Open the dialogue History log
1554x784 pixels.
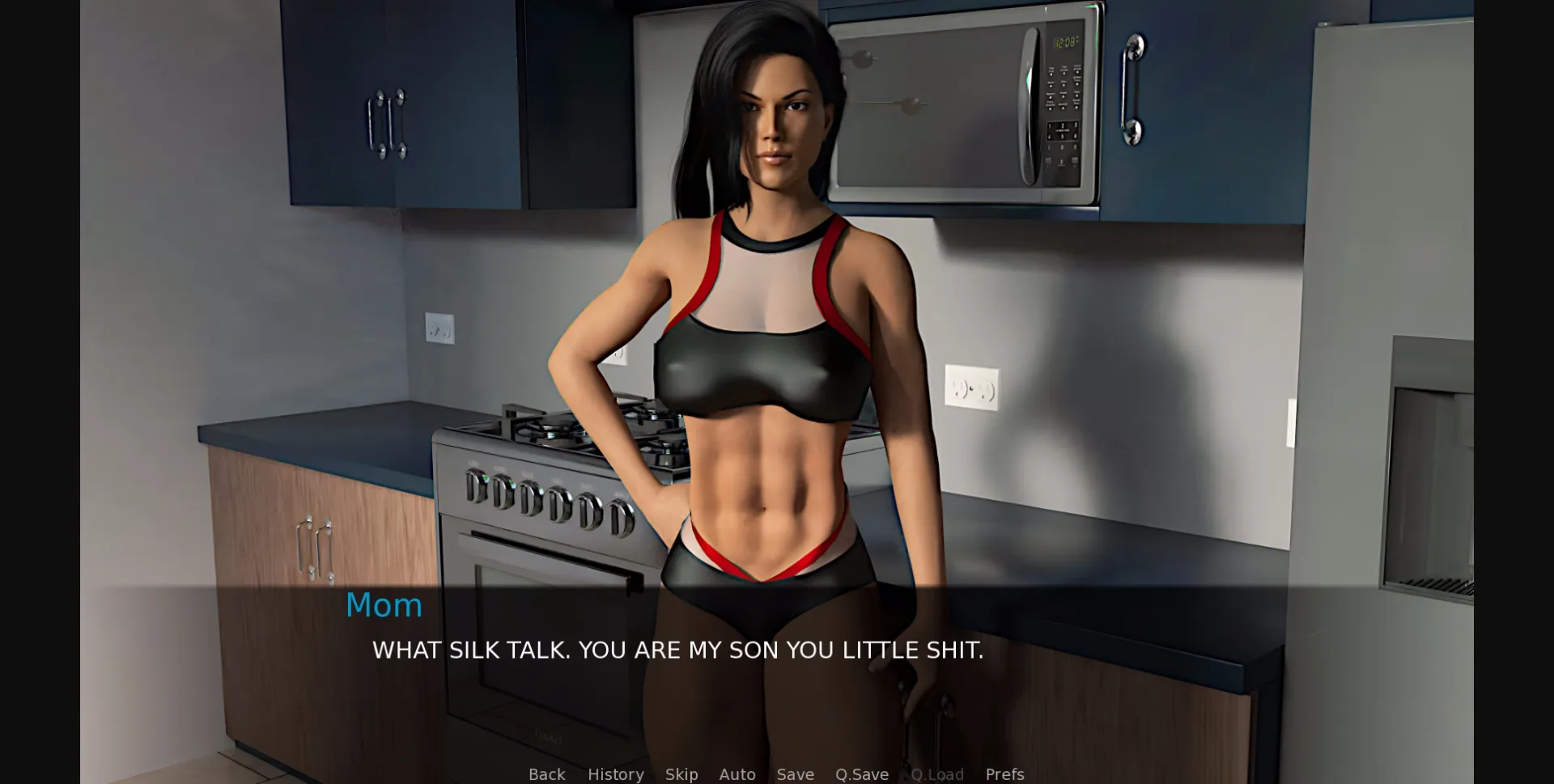pos(615,773)
